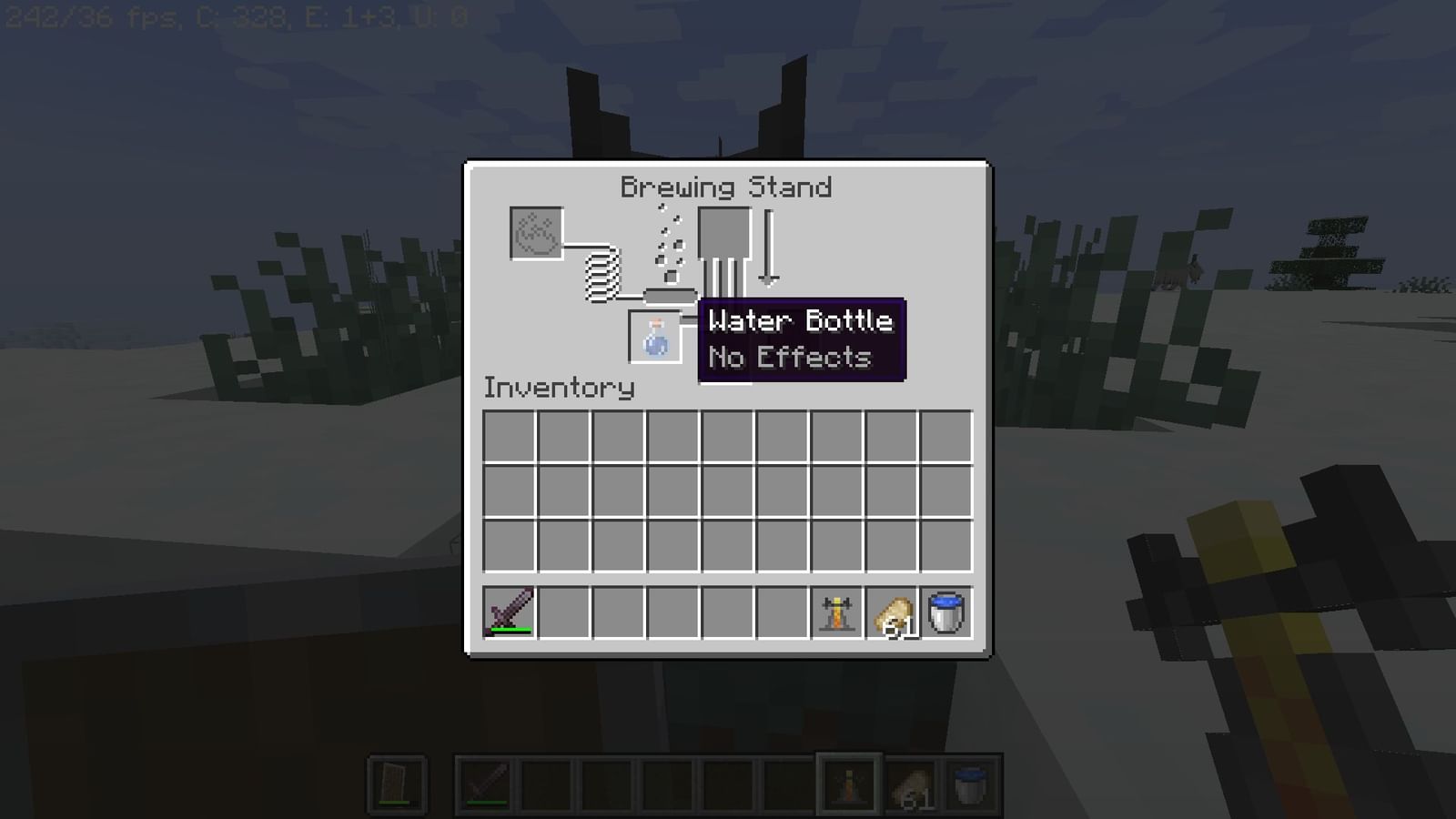Click the blaze powder fuel slot
Viewport: 1456px width, 819px height.
536,234
